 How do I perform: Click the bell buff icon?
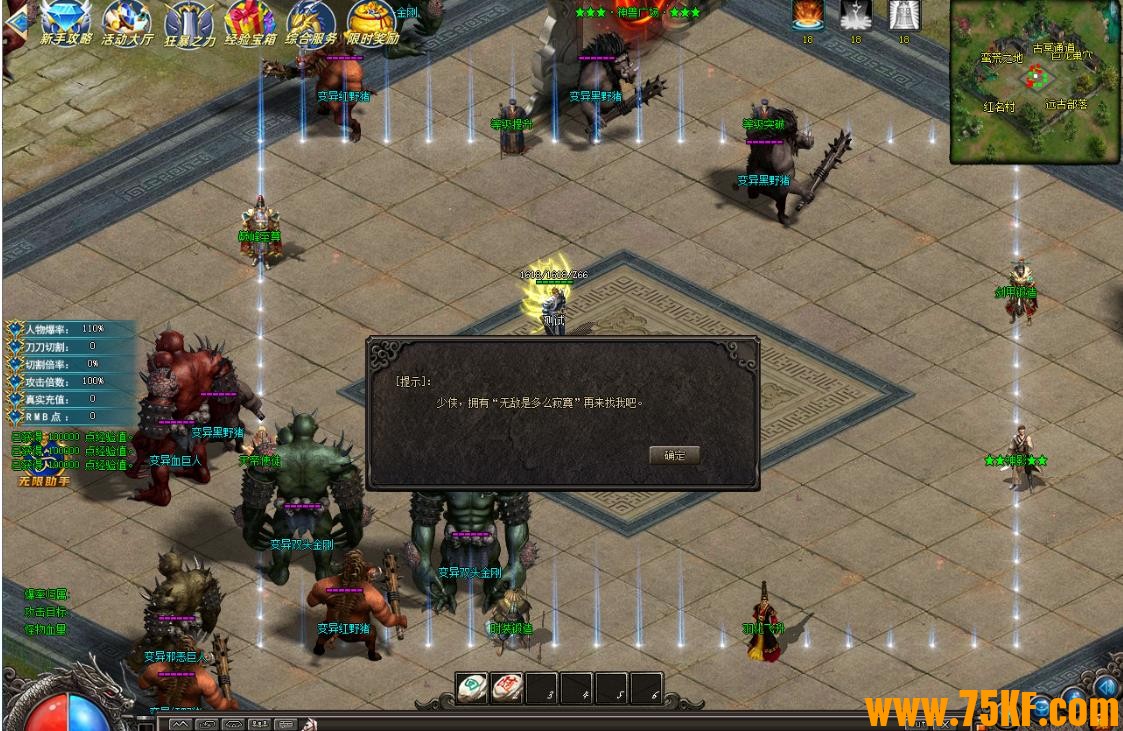tap(904, 14)
